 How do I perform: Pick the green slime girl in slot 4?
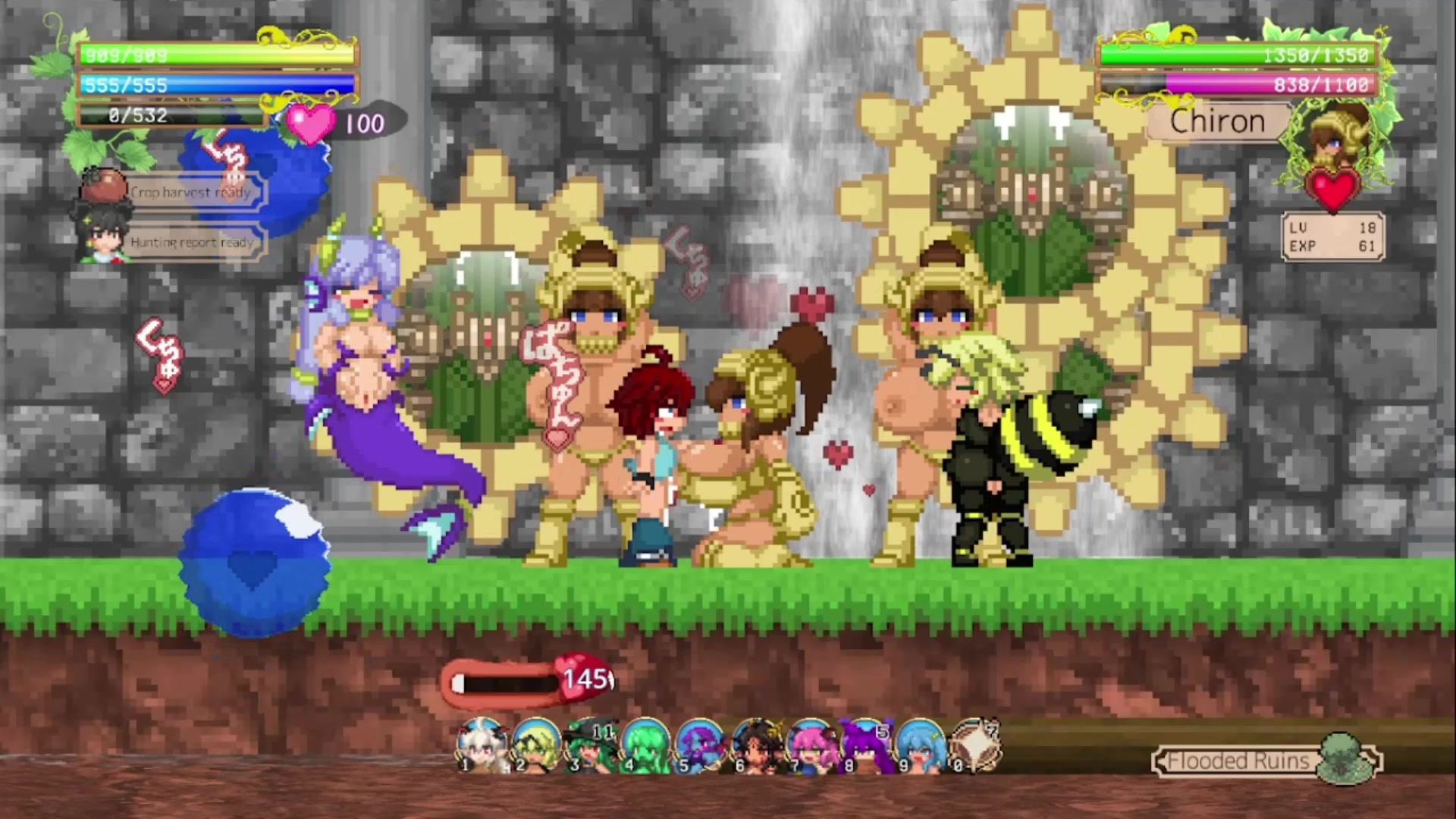coord(645,745)
